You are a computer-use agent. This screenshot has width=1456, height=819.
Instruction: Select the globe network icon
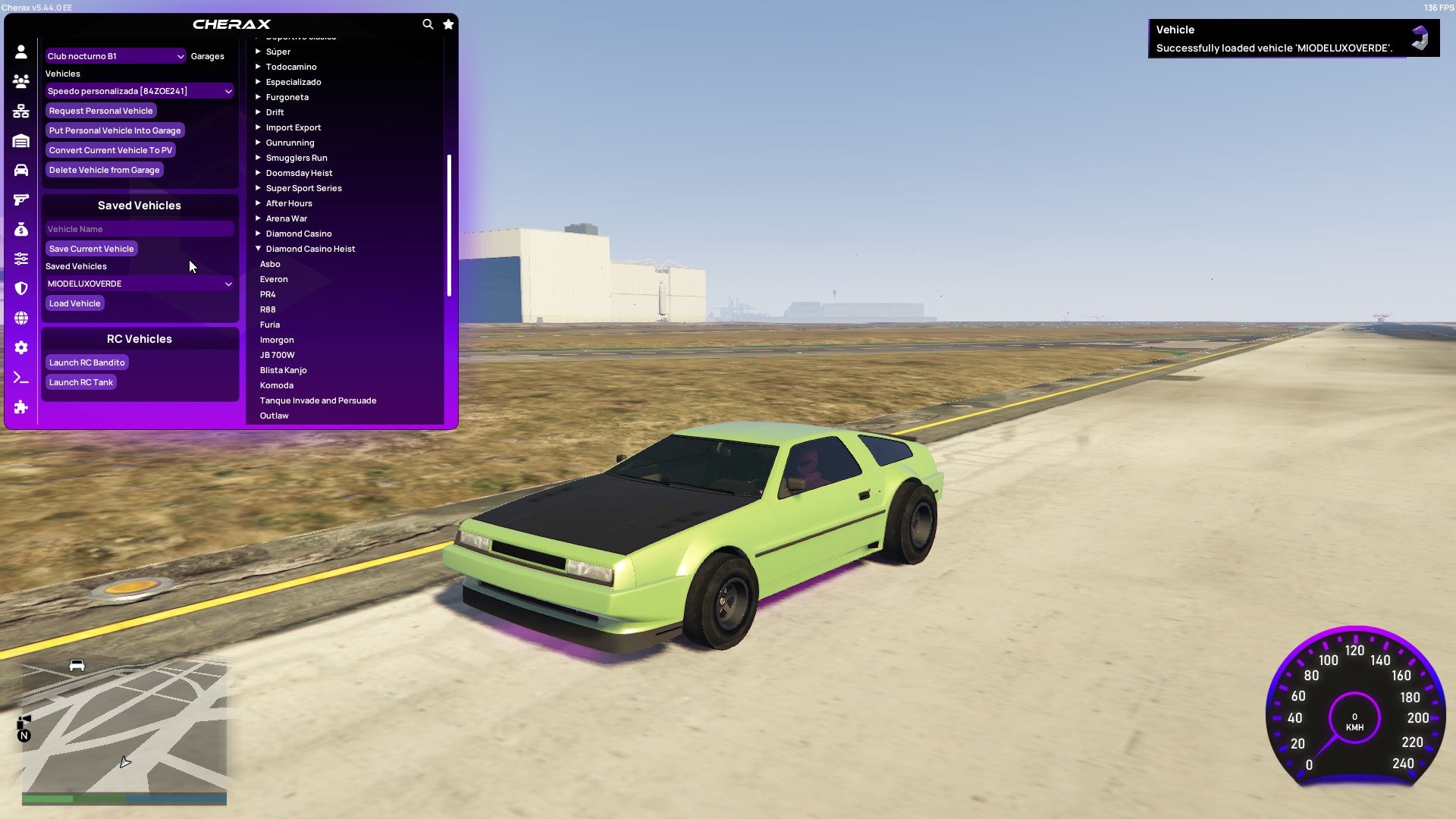click(20, 318)
